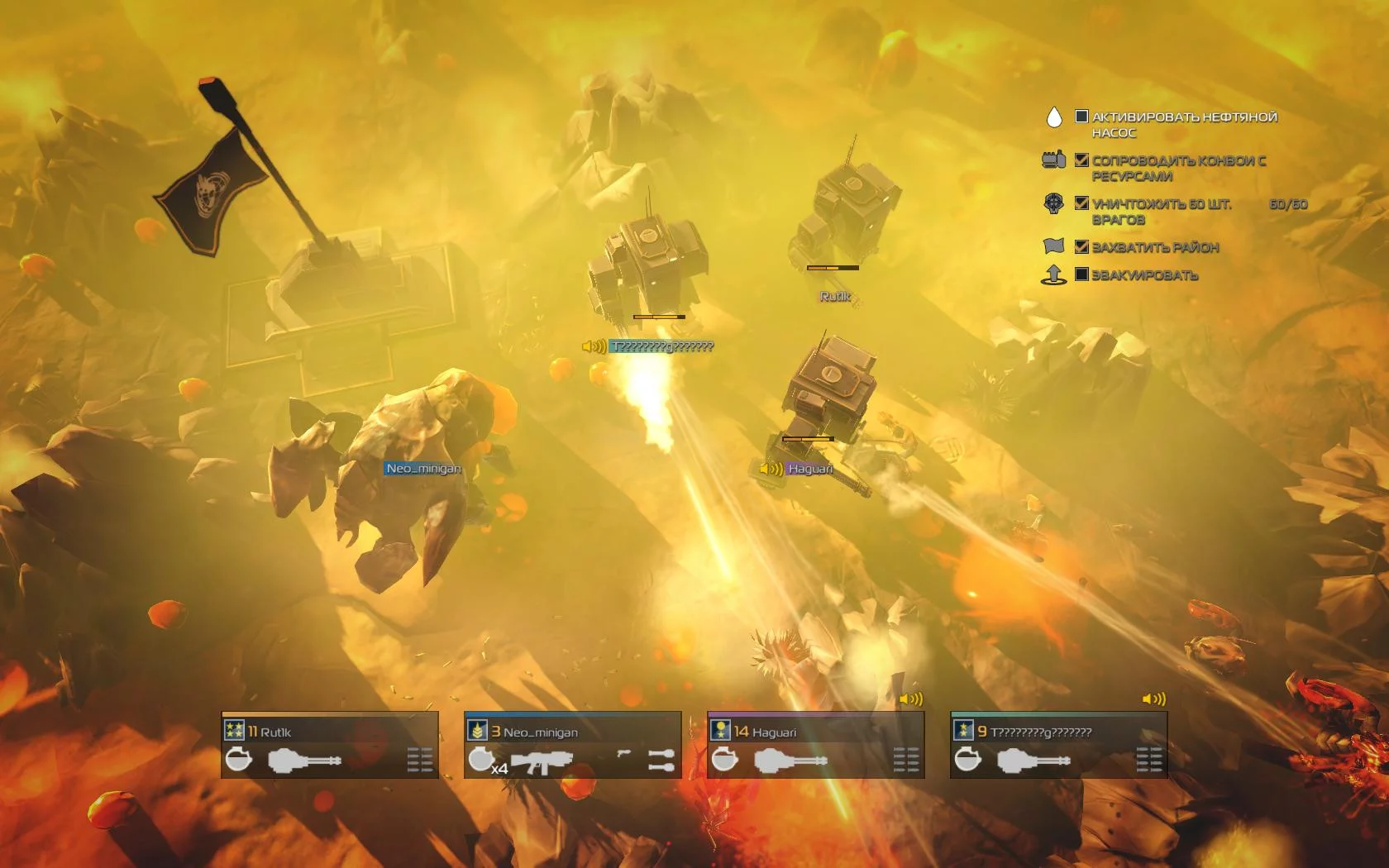
Task: Open Rutlk's player panel
Action: click(x=329, y=745)
